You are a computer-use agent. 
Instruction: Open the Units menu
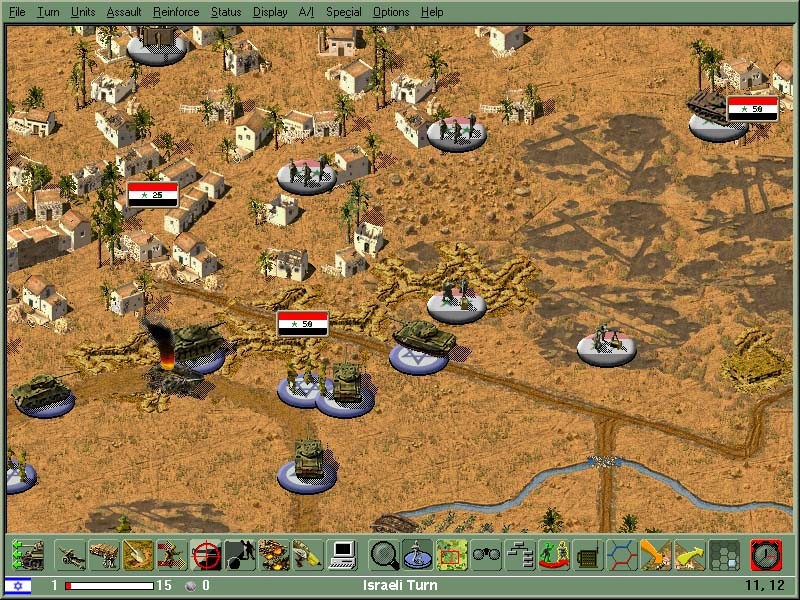point(83,12)
